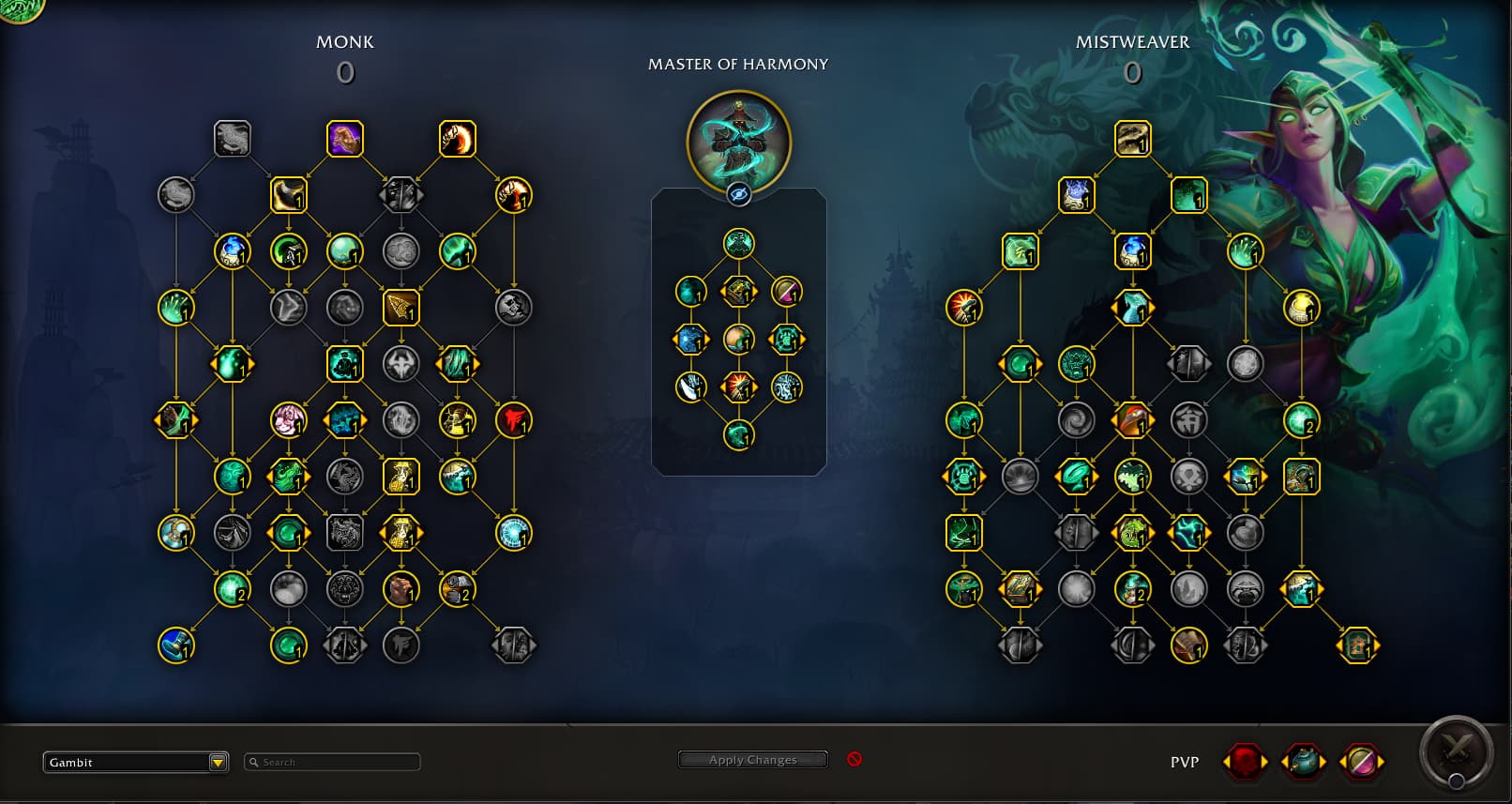Viewport: 1512px width, 804px height.
Task: Select the grey tiger talent atop Monk tree
Action: [x=233, y=139]
